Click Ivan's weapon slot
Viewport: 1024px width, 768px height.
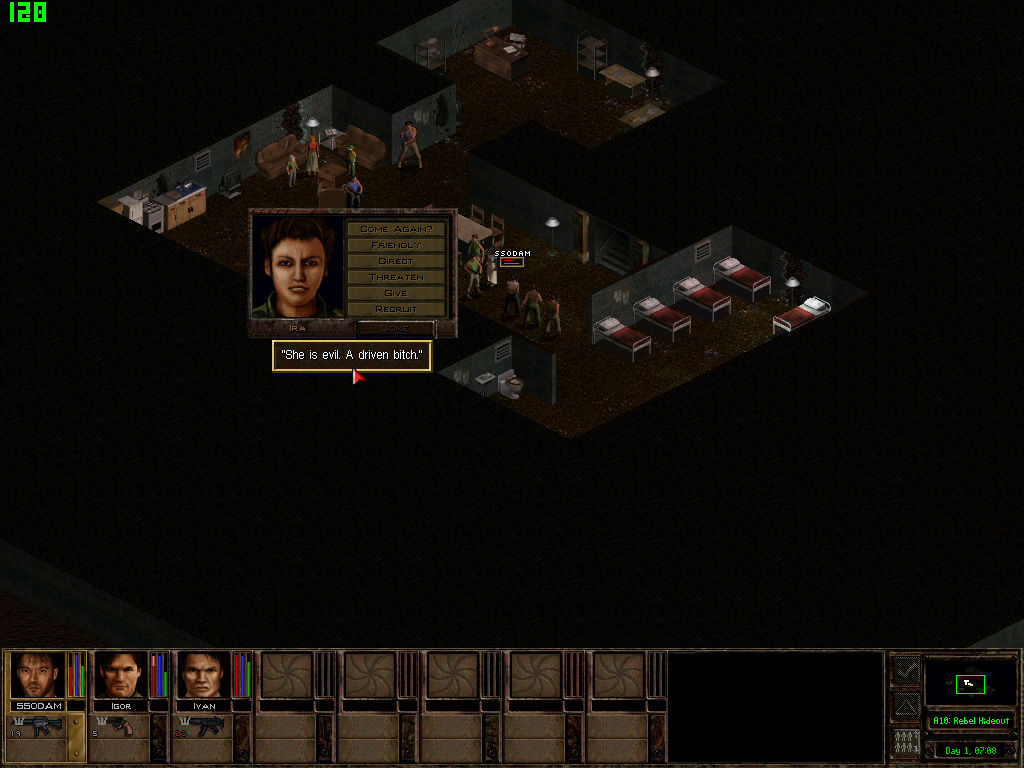204,727
